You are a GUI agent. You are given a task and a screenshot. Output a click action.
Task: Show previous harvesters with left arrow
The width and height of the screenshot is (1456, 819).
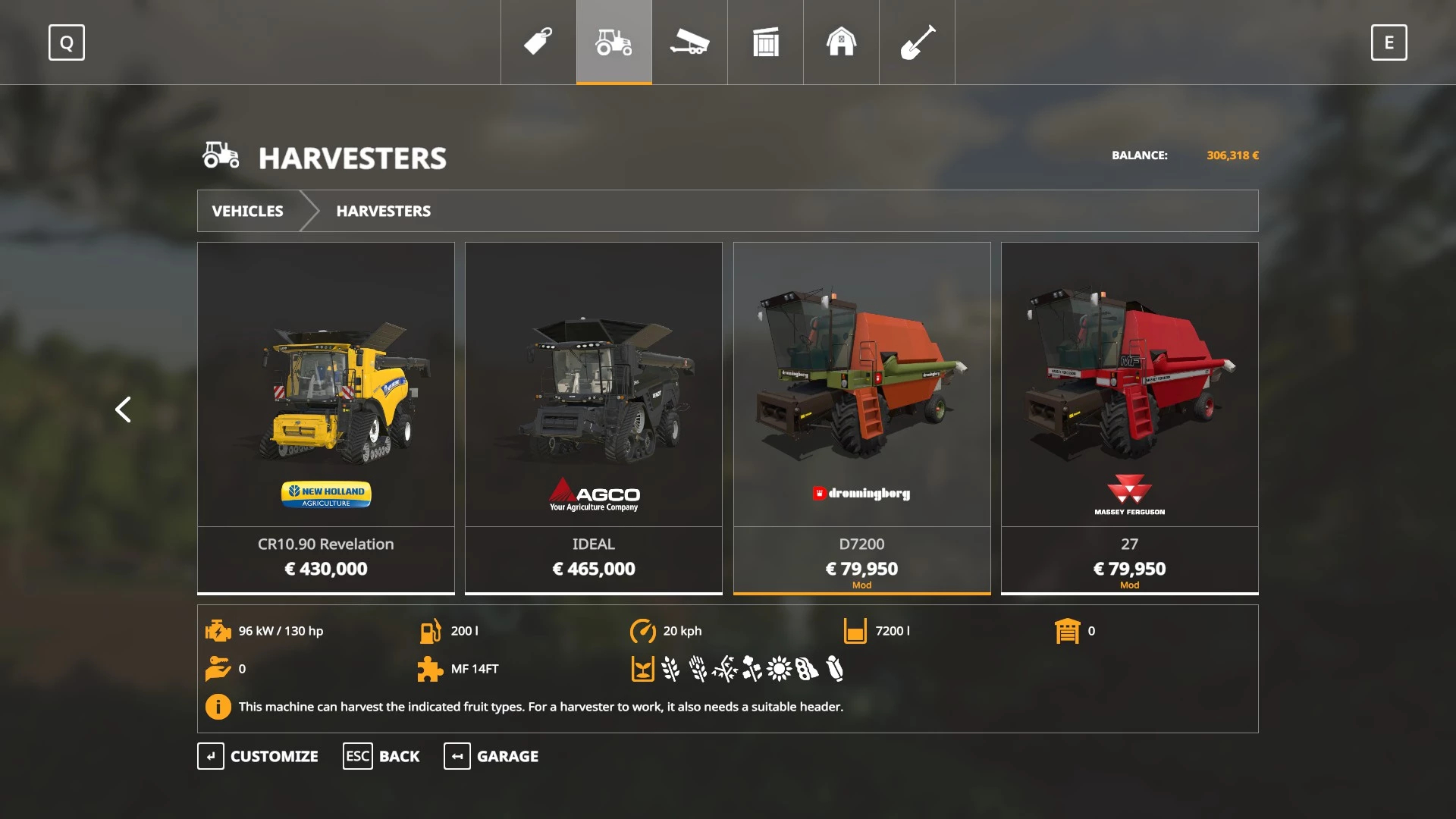(123, 409)
